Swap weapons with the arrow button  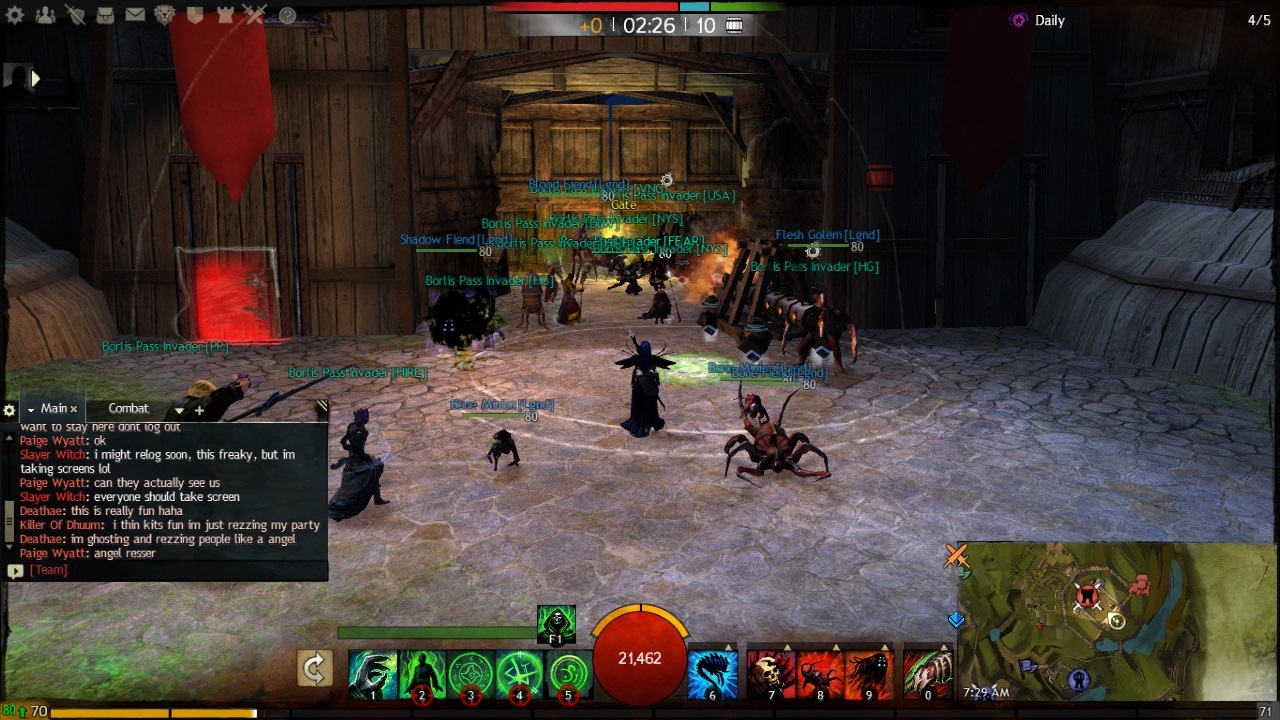point(315,669)
